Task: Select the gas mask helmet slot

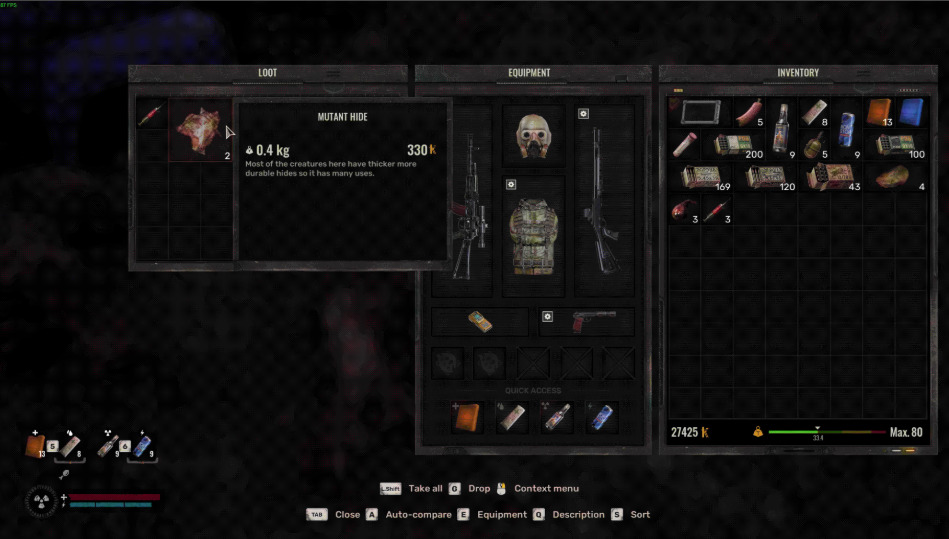Action: coord(533,135)
